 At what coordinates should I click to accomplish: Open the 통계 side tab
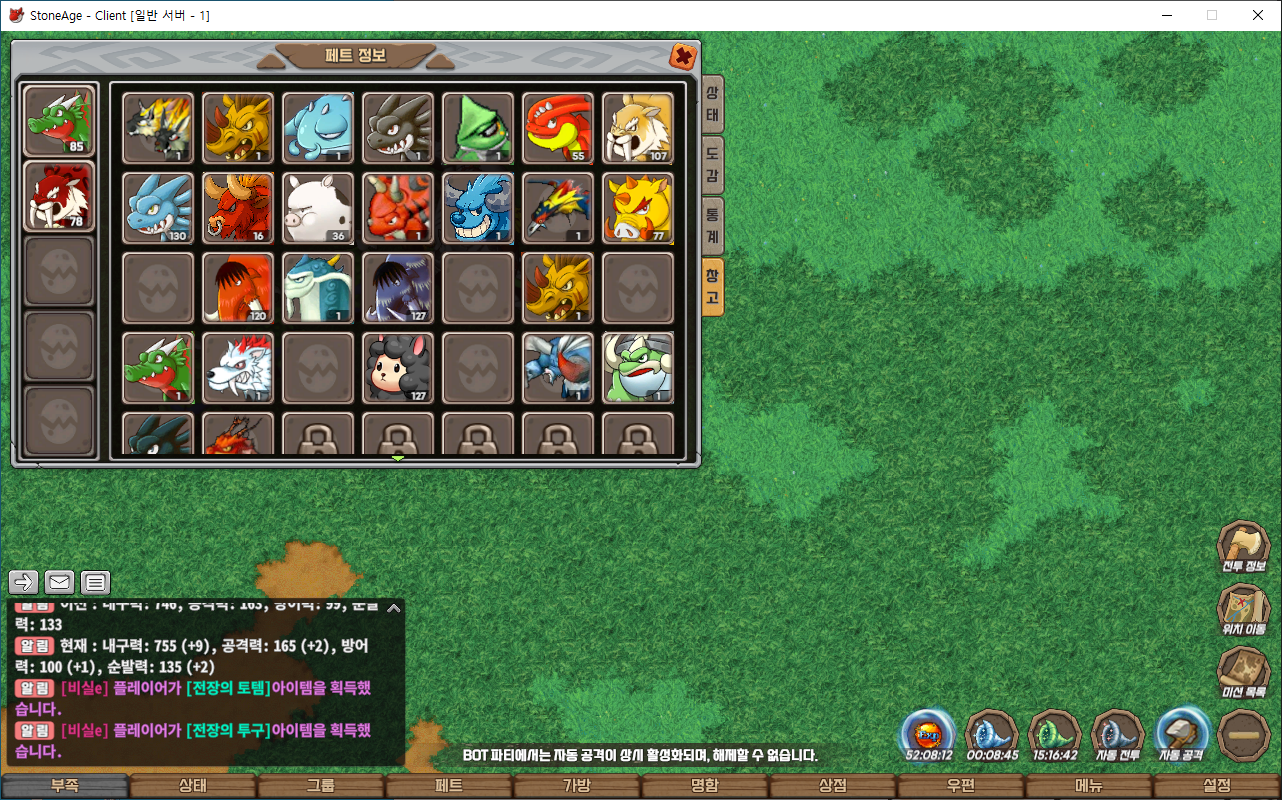(x=712, y=225)
